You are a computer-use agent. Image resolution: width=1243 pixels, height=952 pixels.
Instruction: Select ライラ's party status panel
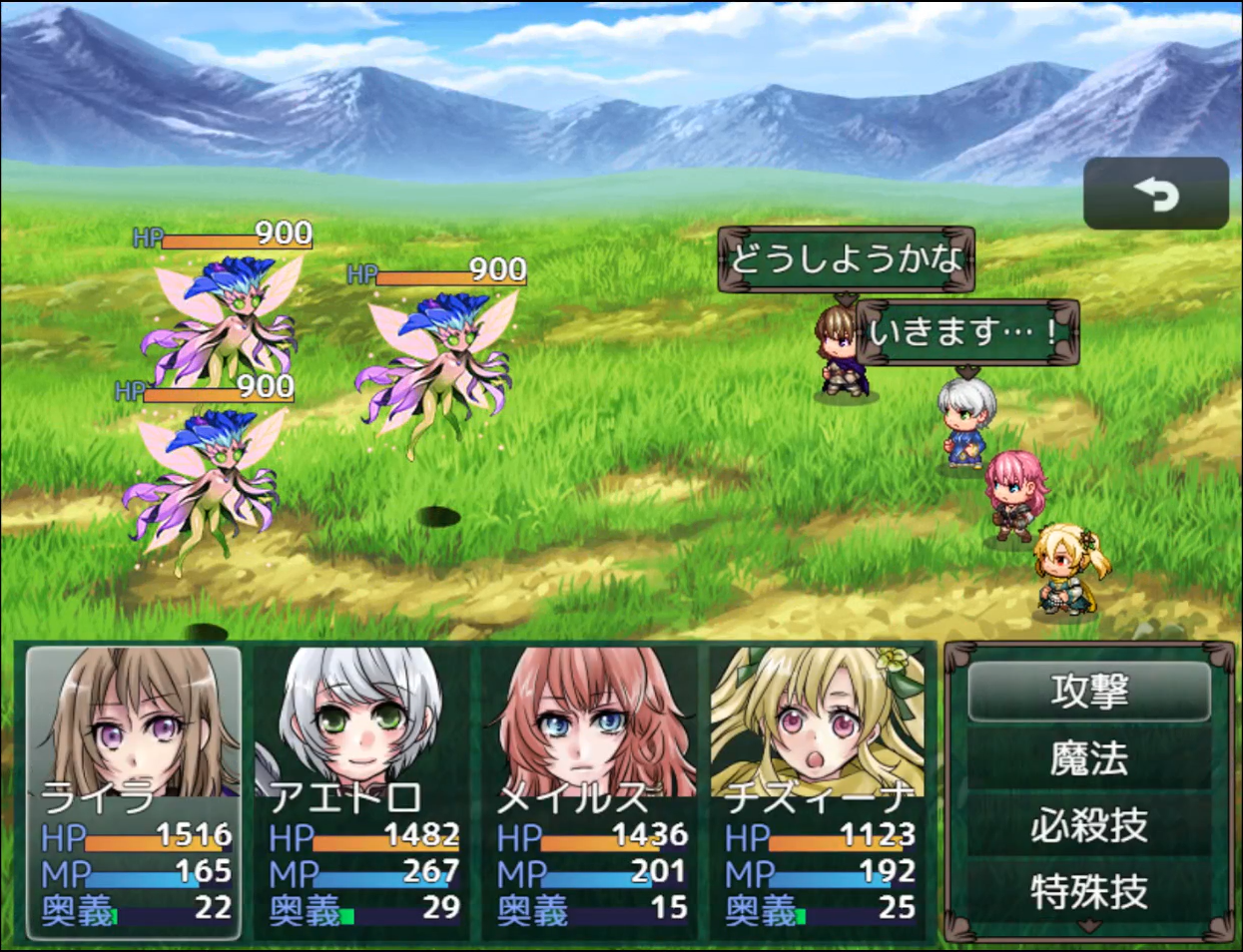click(135, 792)
